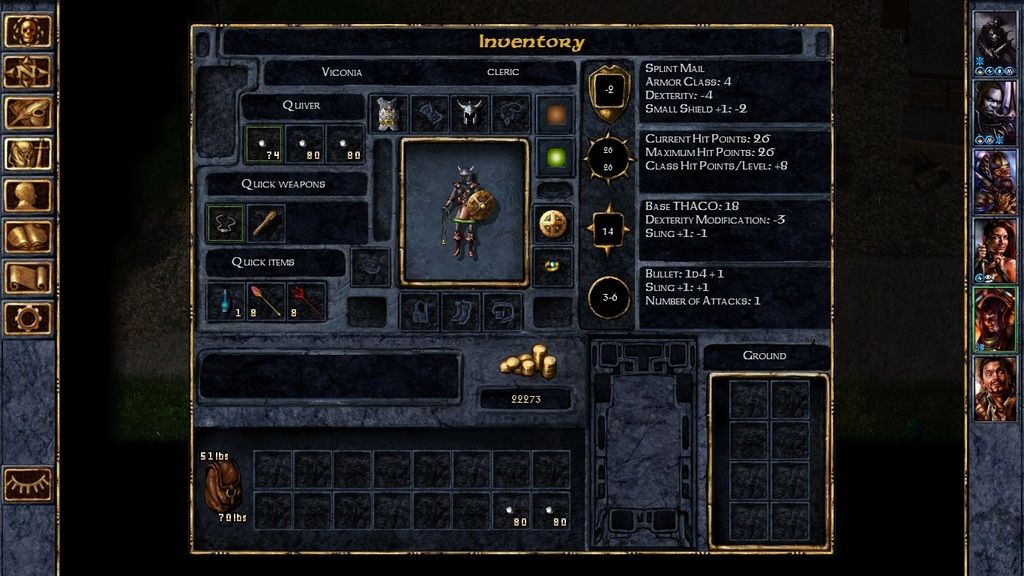Open the scroll button in sidebar
This screenshot has width=1024, height=576.
[x=28, y=277]
